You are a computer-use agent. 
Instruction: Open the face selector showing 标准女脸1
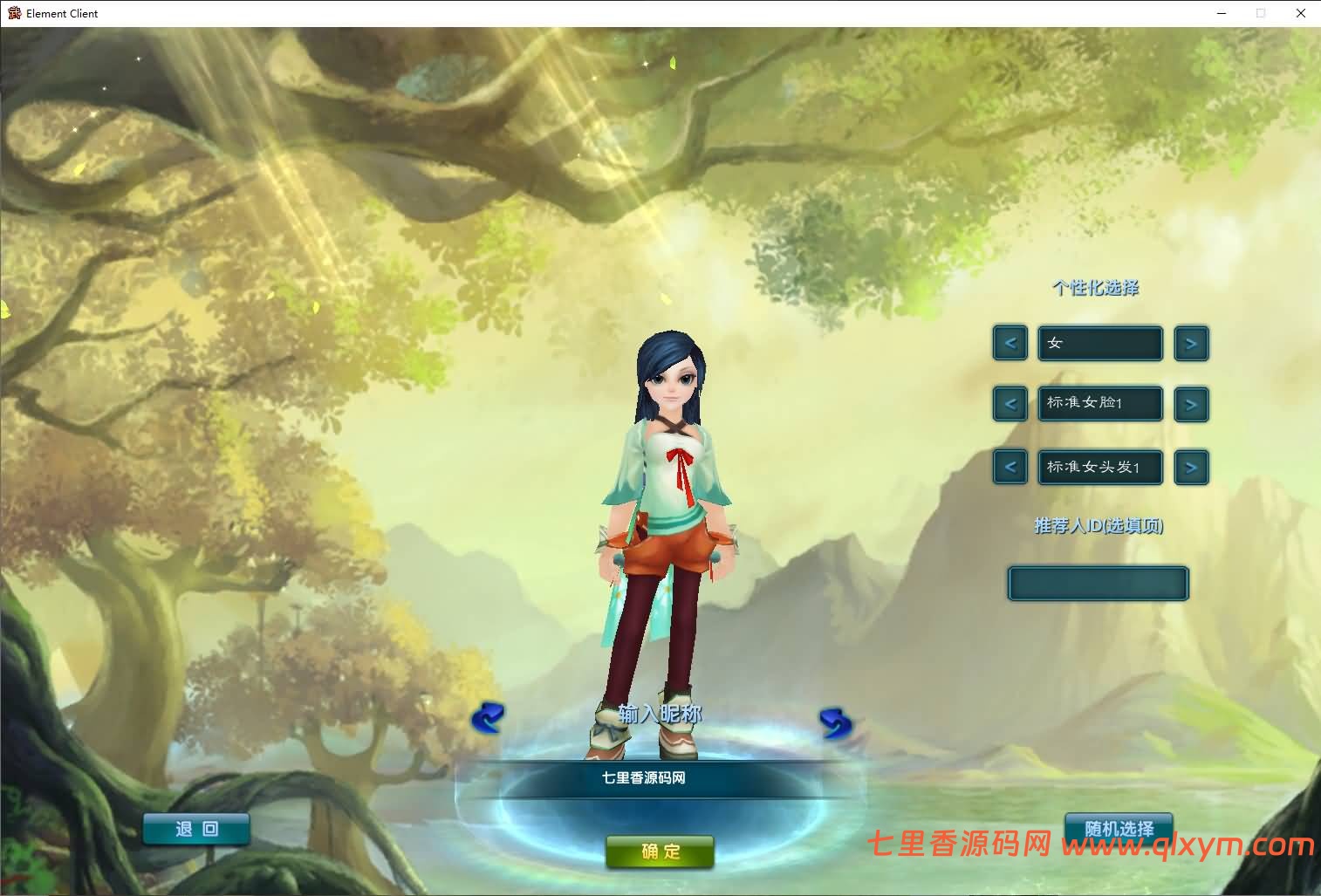point(1099,404)
